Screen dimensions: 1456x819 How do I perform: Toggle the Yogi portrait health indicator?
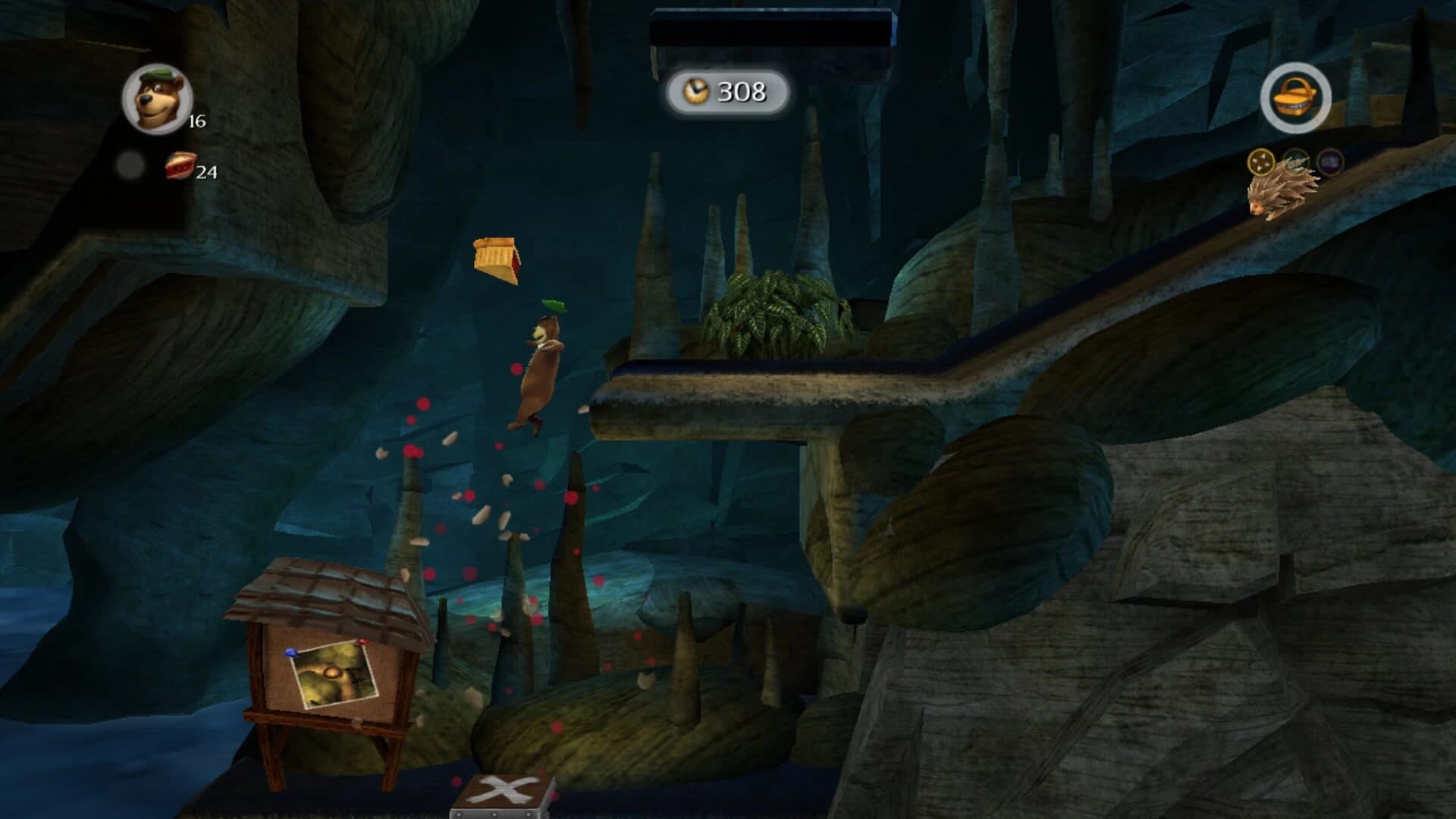[155, 97]
